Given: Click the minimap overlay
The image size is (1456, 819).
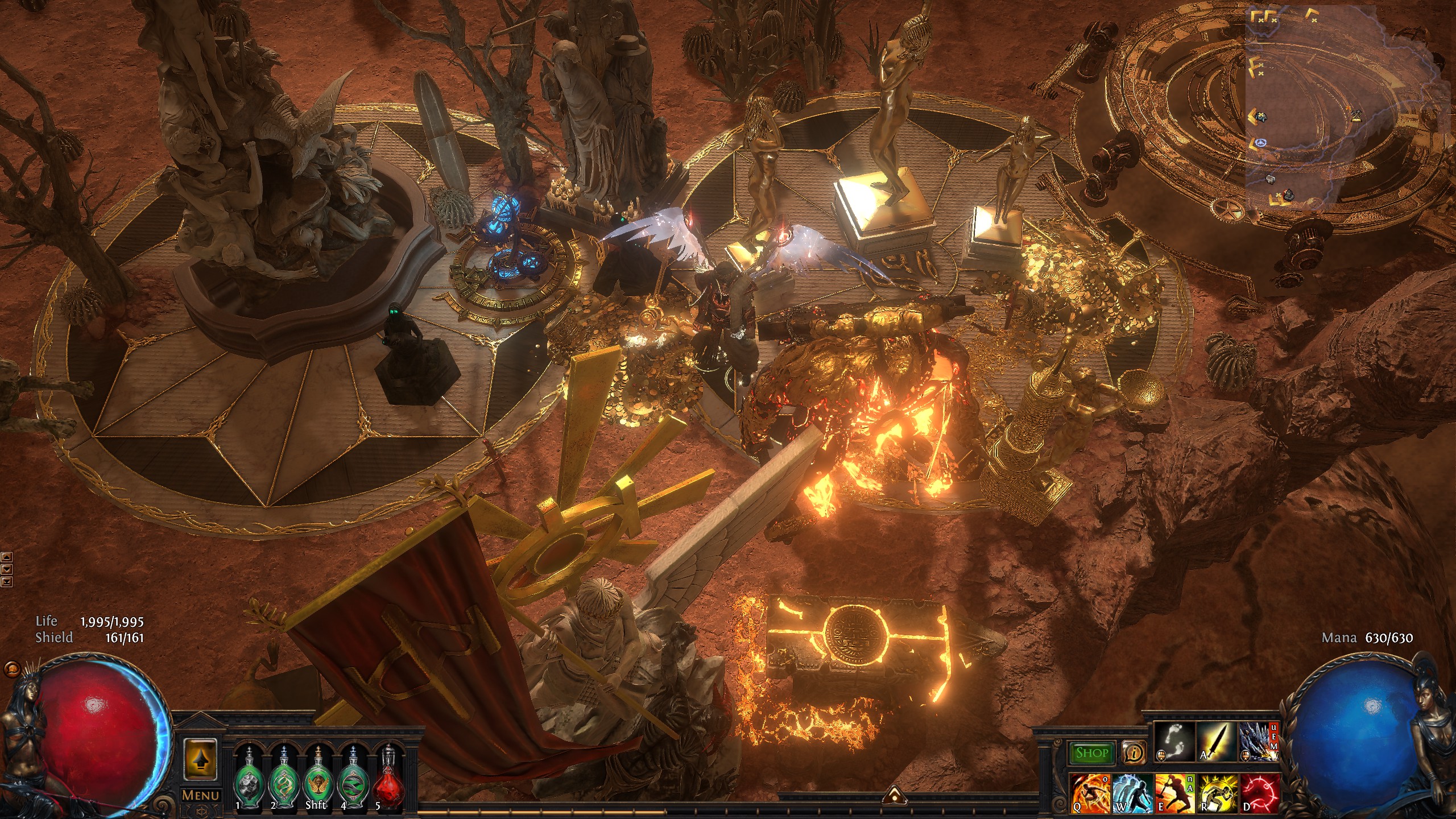Looking at the screenshot, I should 1348,108.
